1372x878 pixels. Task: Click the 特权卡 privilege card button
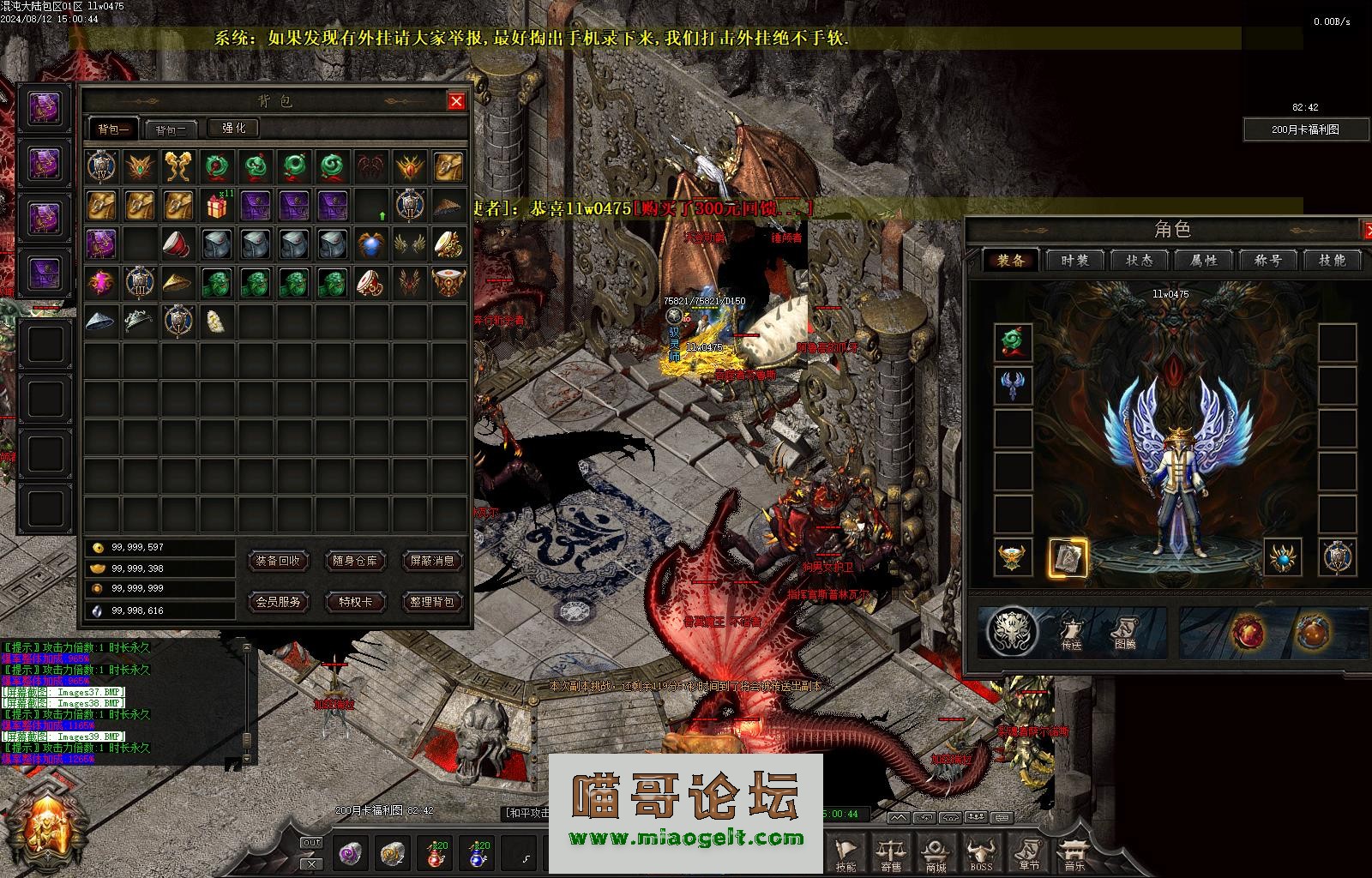click(x=355, y=602)
